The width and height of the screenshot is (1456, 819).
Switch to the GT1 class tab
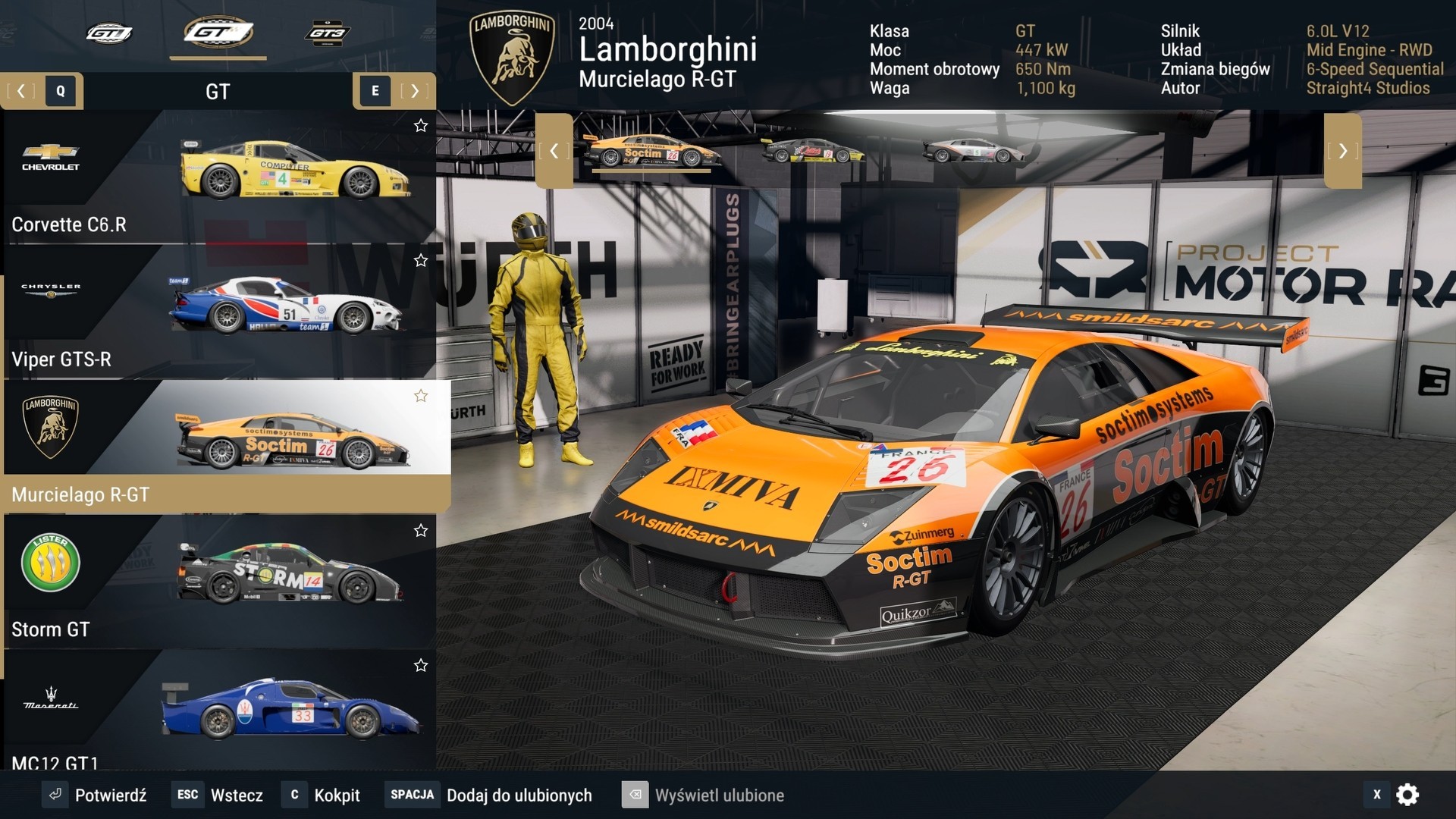tap(108, 33)
